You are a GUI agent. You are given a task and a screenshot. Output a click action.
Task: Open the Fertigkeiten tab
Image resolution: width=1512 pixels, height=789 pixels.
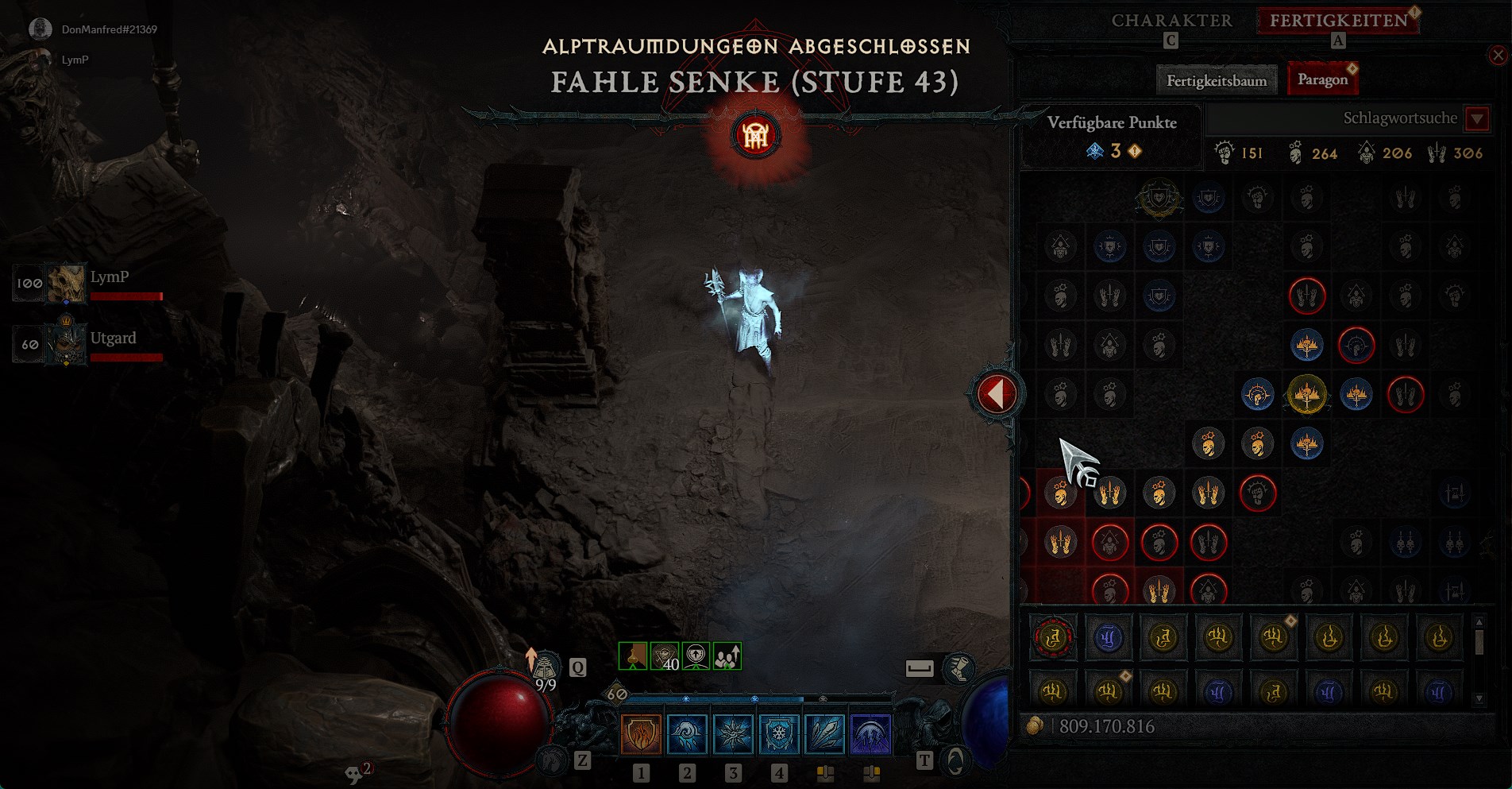click(x=1338, y=21)
